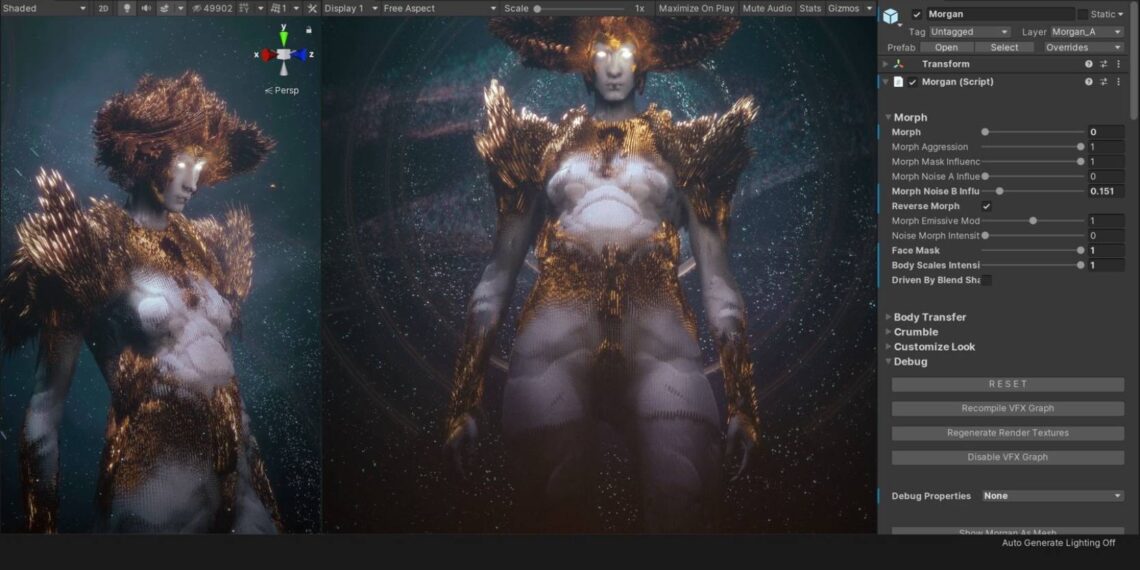Open the Gizmos dropdown

pos(849,8)
